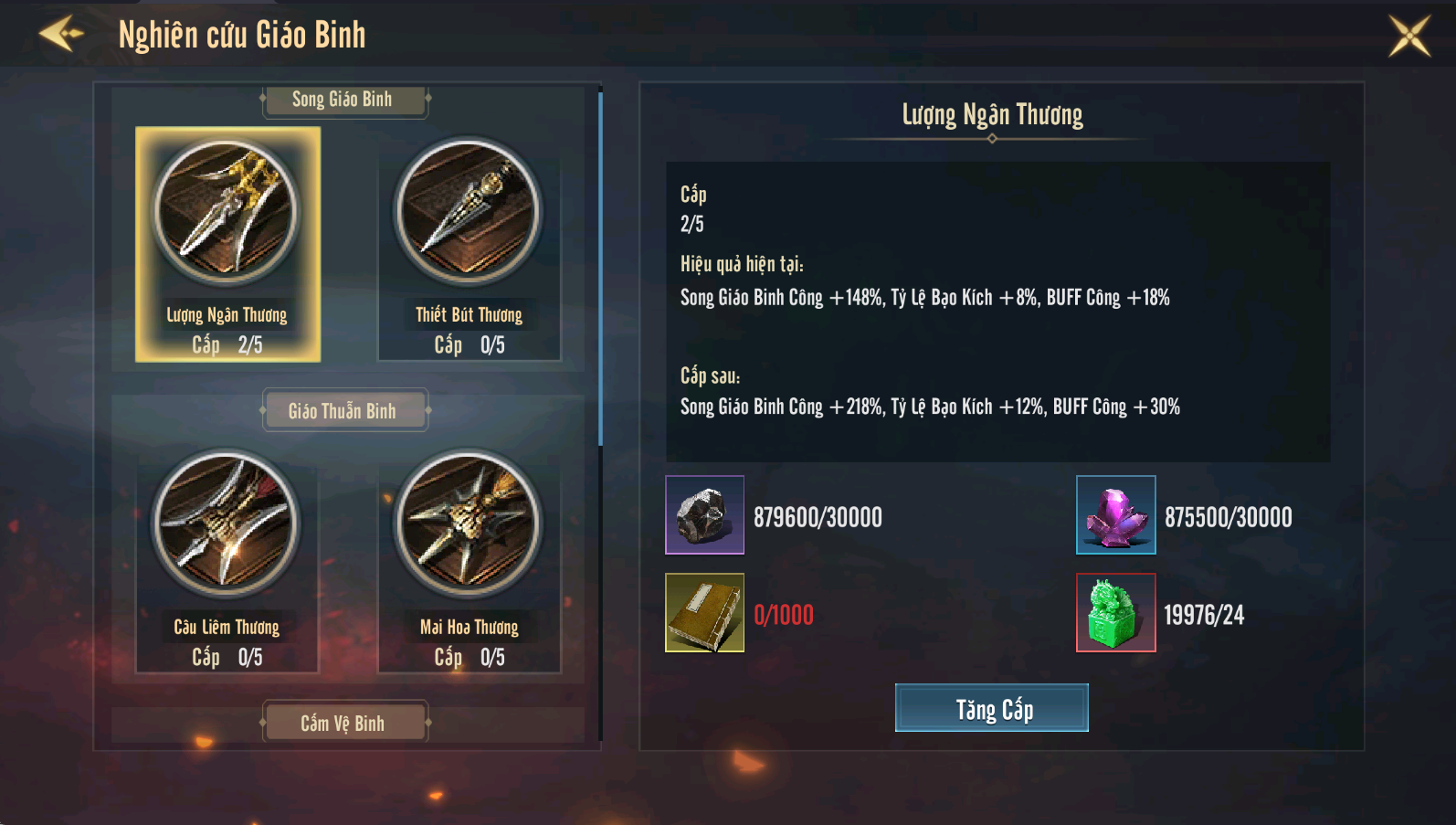Image resolution: width=1456 pixels, height=825 pixels.
Task: Pick the Mai Hoa Thương research tile
Action: pos(470,557)
